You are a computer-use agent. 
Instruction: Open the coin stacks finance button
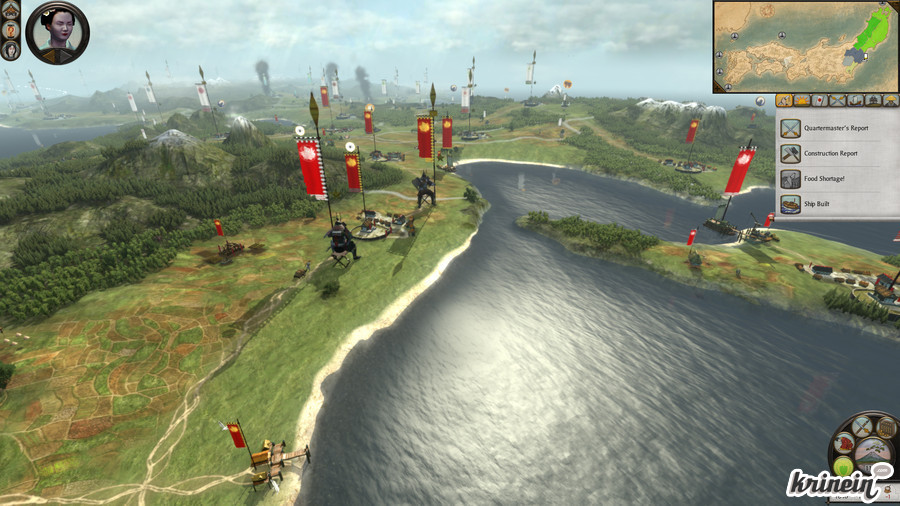(885, 427)
